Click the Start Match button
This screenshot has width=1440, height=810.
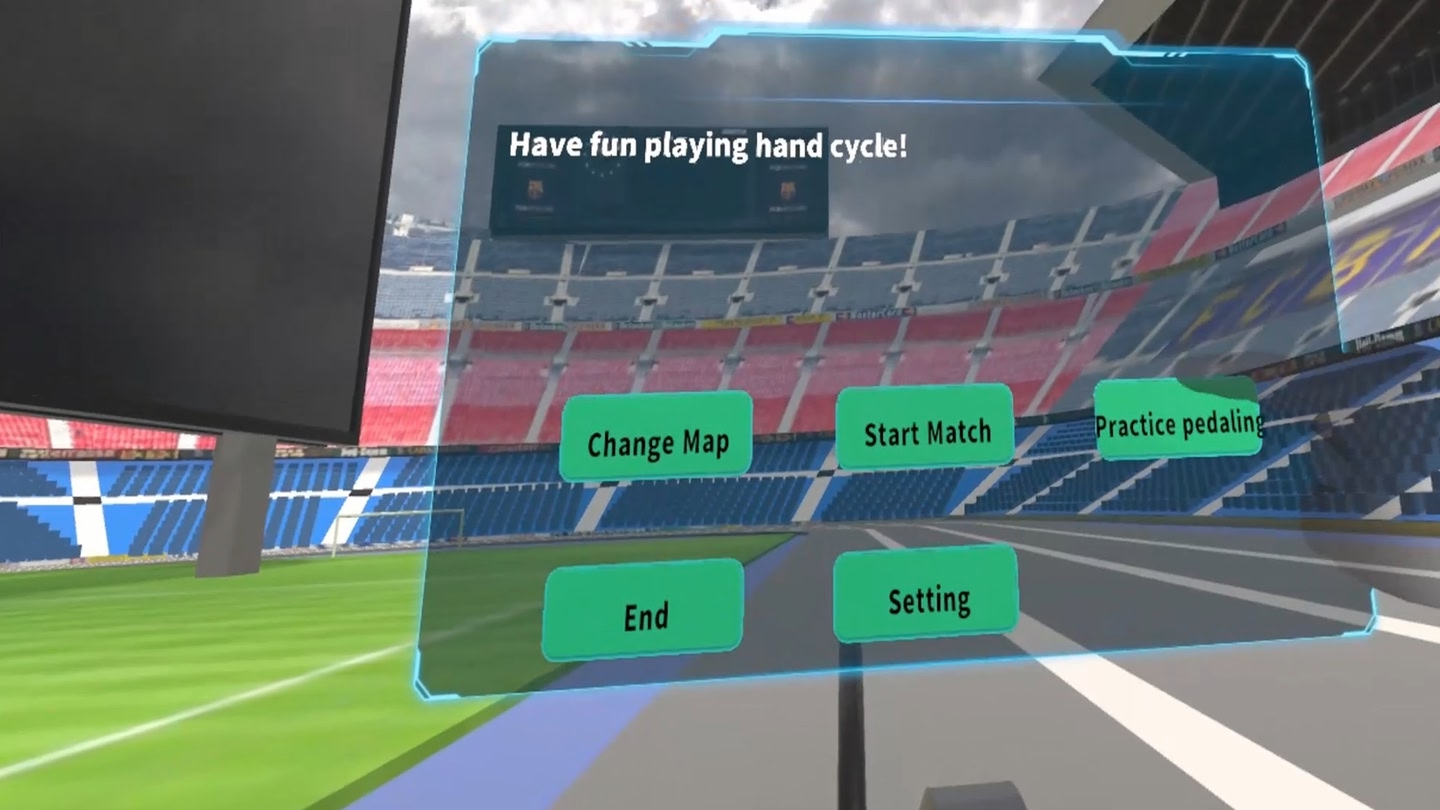tap(926, 430)
